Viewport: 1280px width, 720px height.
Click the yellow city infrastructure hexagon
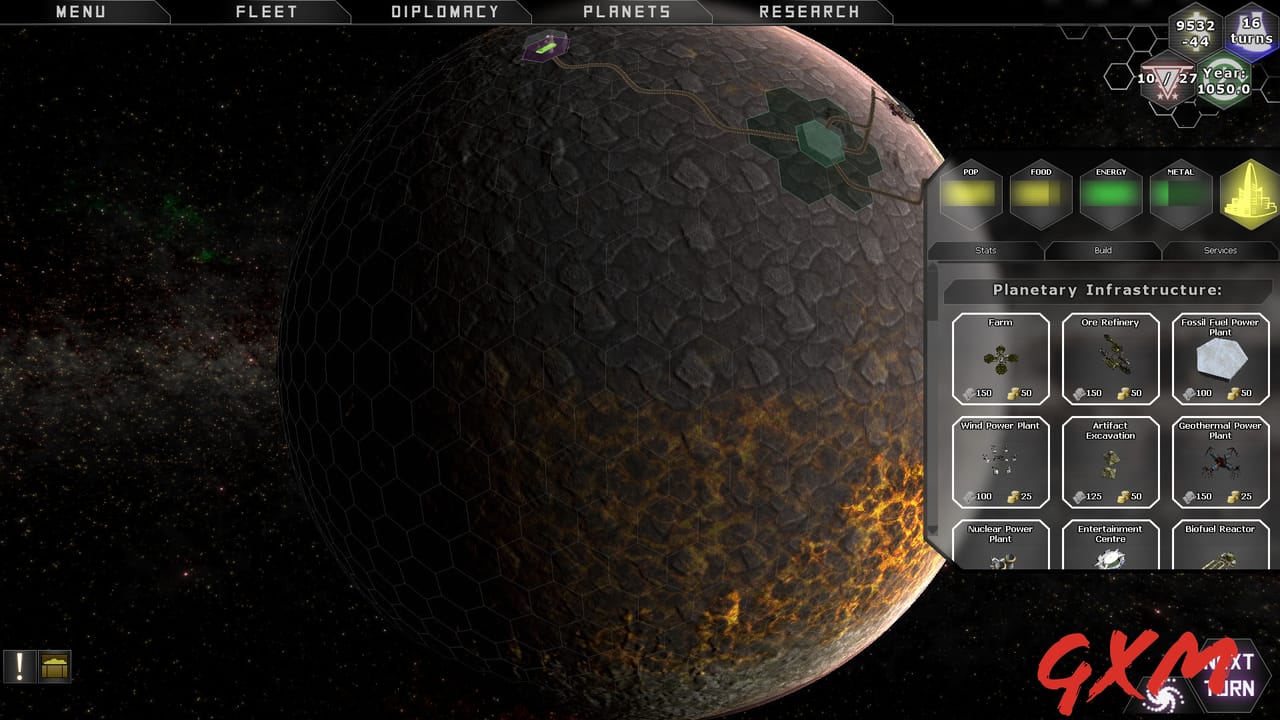(x=1248, y=194)
